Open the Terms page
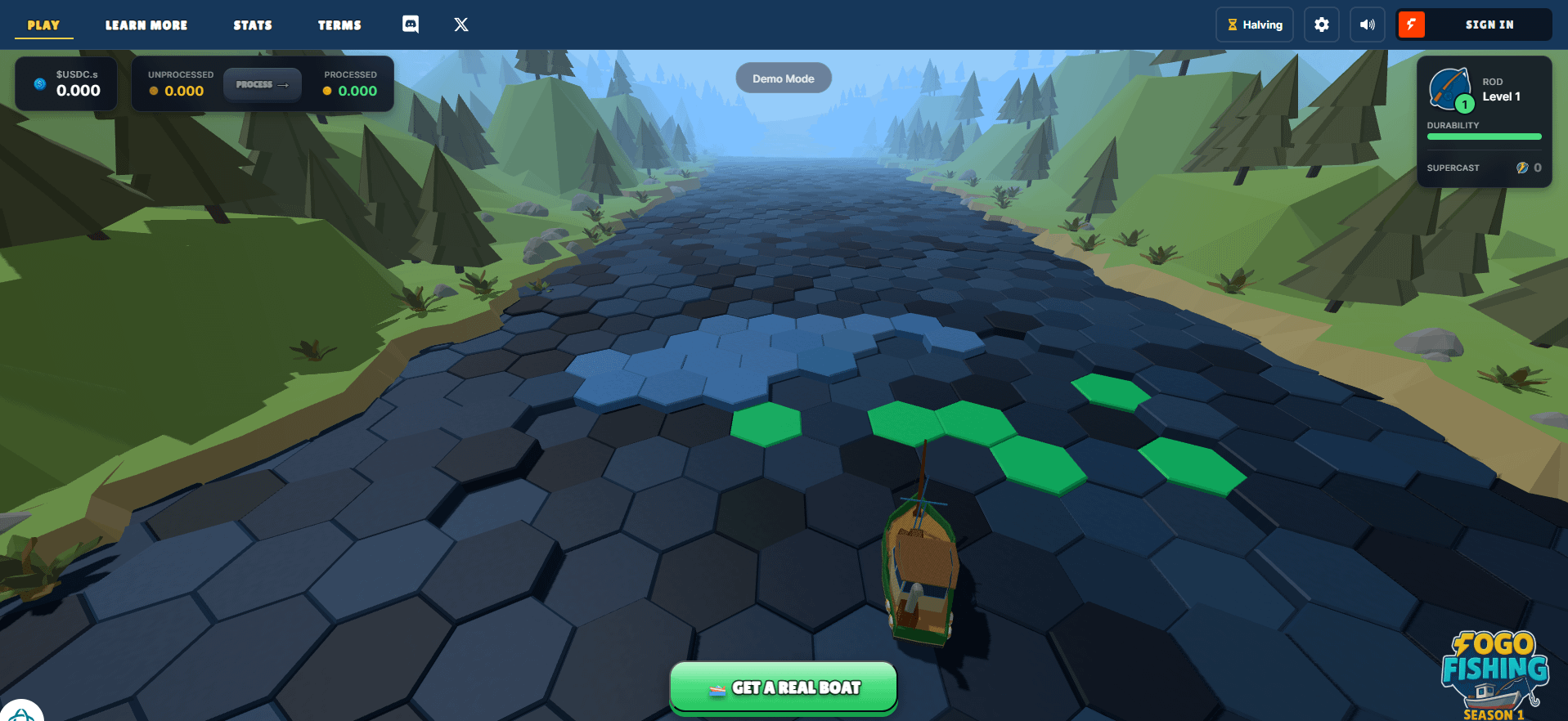 pyautogui.click(x=339, y=25)
